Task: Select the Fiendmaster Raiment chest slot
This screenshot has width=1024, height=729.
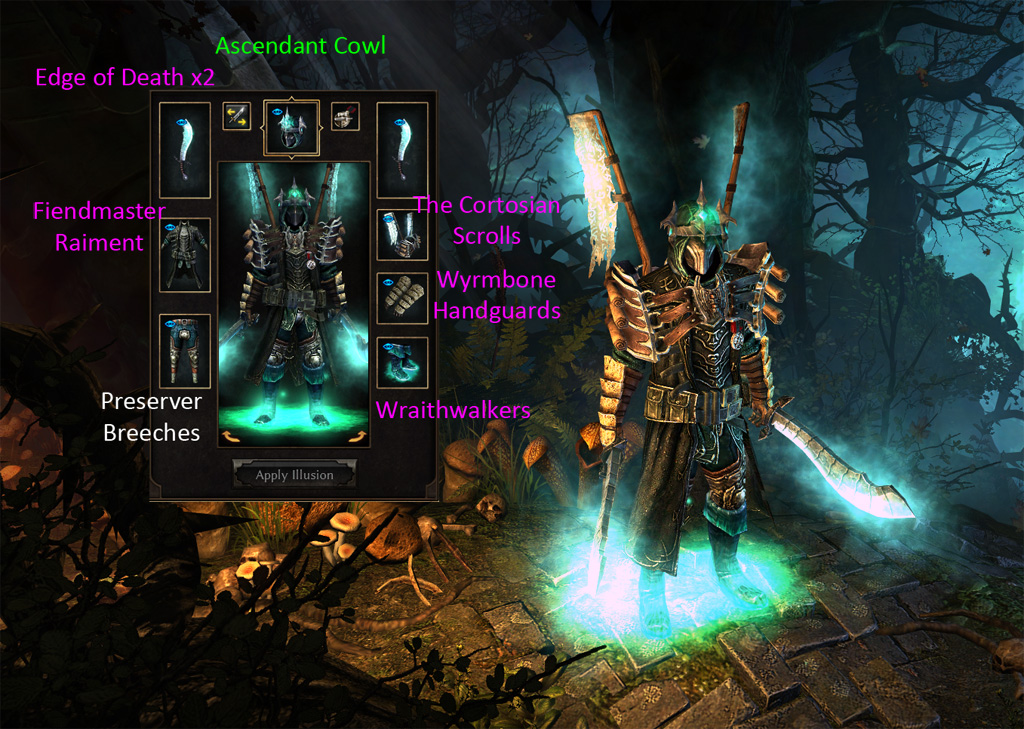Action: point(185,255)
